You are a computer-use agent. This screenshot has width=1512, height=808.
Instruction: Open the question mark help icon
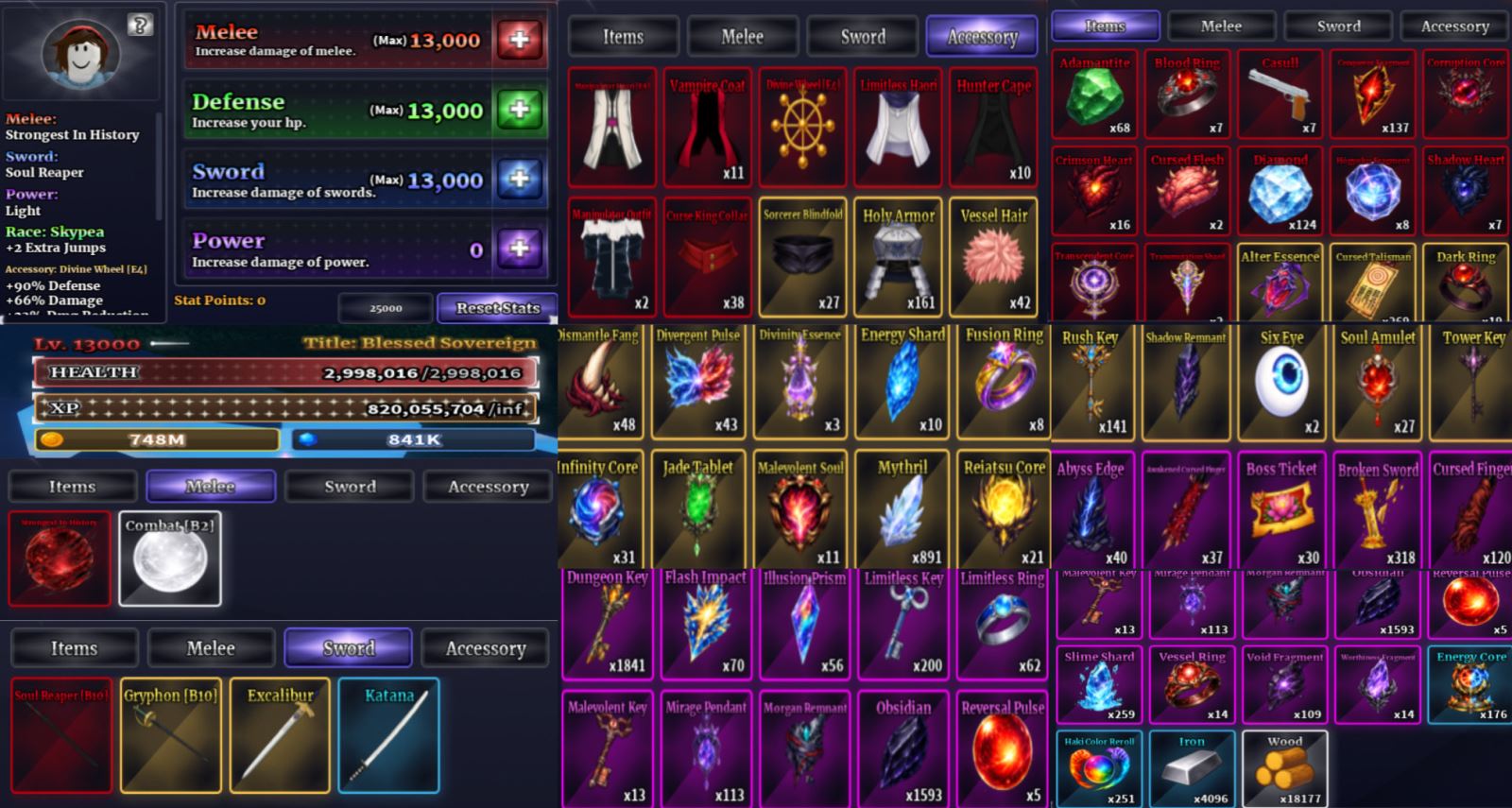tap(140, 26)
